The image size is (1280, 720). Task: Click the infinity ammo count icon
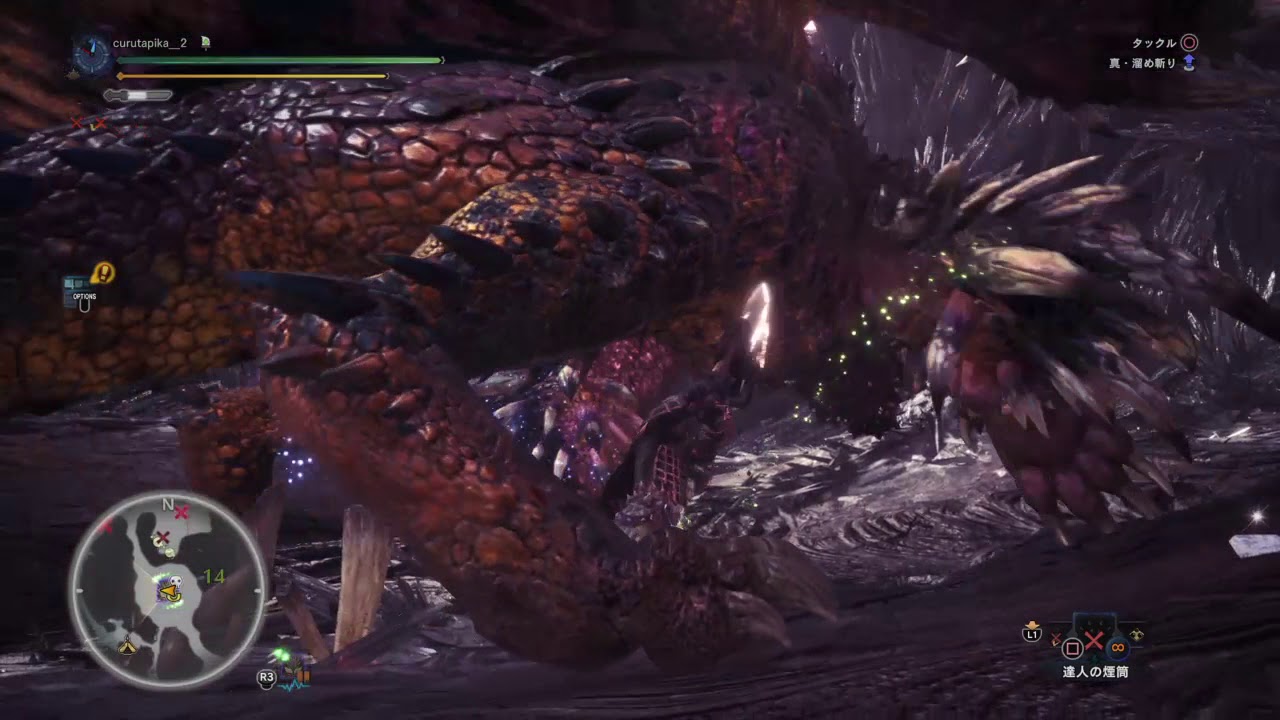point(1117,648)
